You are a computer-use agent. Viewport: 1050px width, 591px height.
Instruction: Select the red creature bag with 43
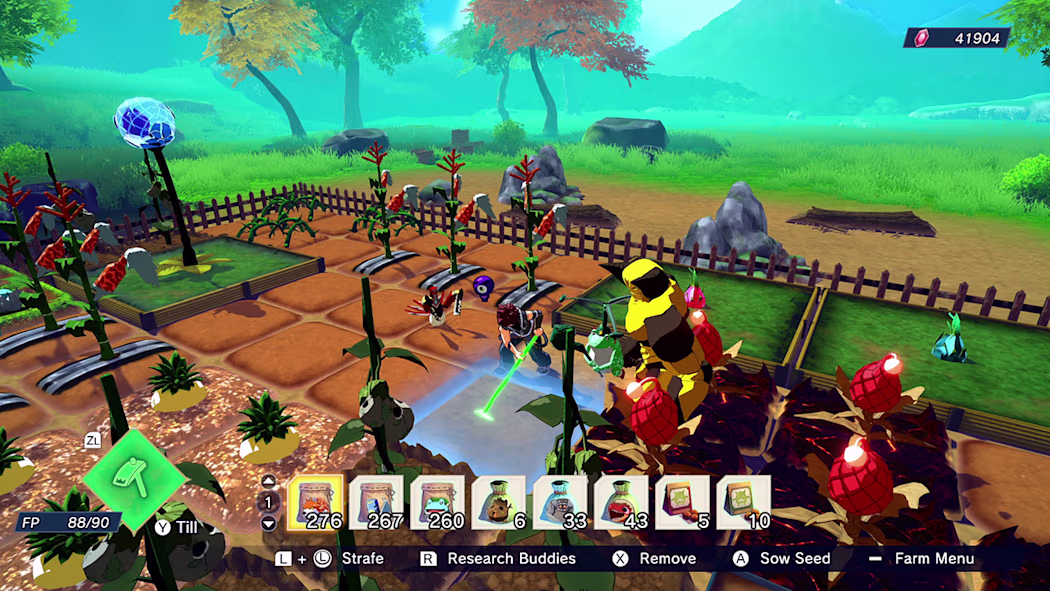tap(621, 501)
